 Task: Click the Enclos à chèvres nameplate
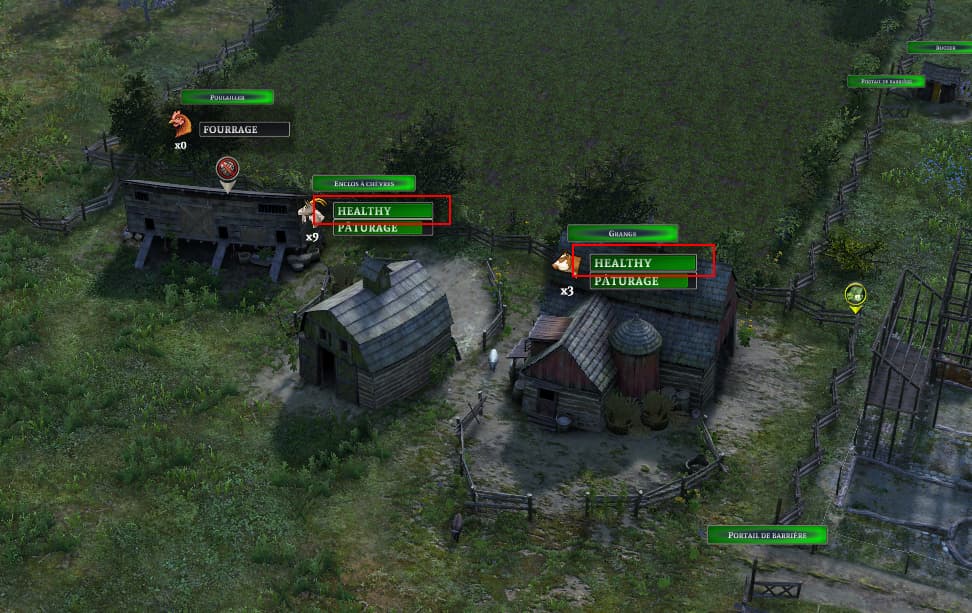click(x=363, y=183)
